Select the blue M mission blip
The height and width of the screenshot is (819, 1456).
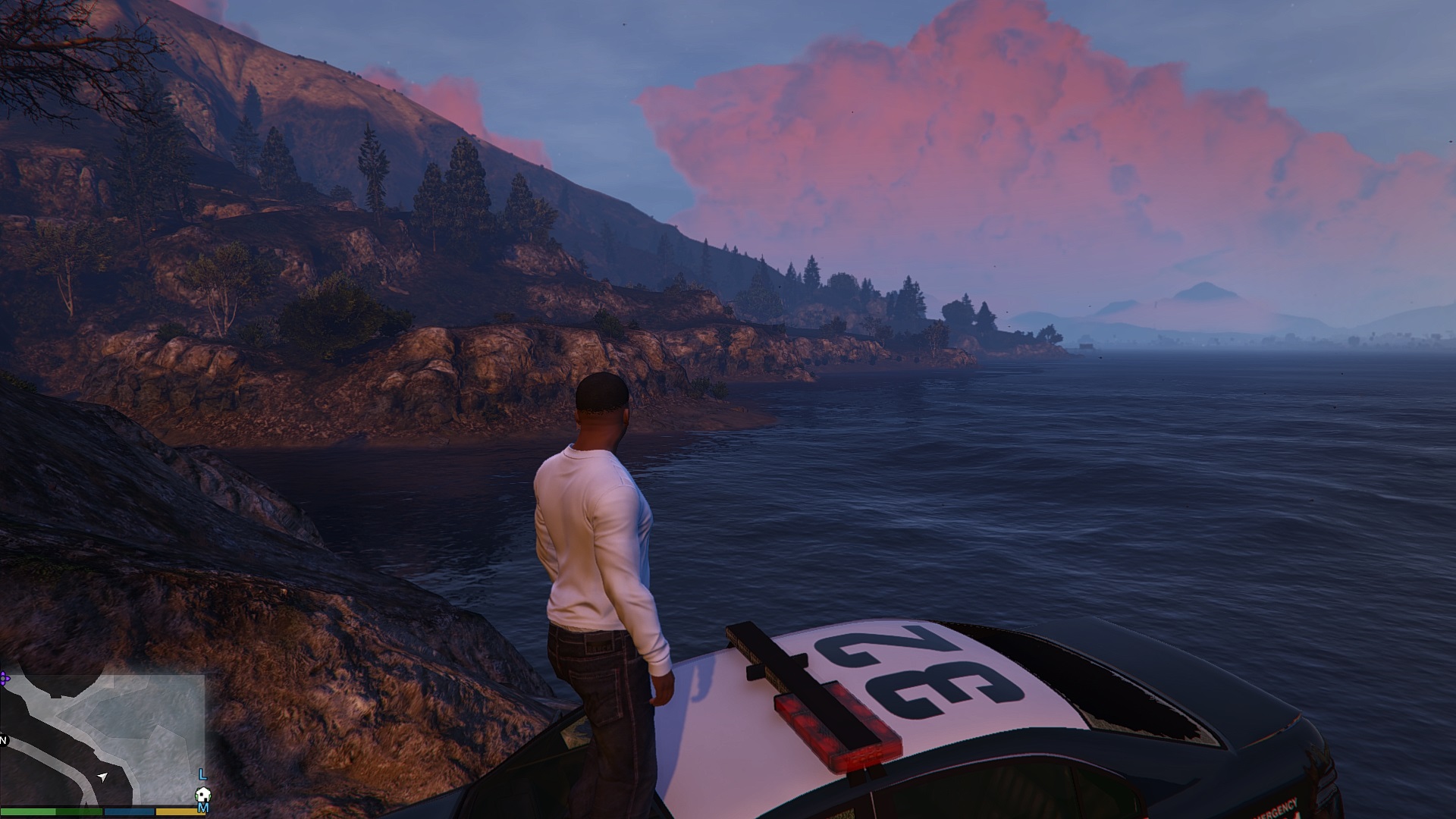tap(202, 808)
